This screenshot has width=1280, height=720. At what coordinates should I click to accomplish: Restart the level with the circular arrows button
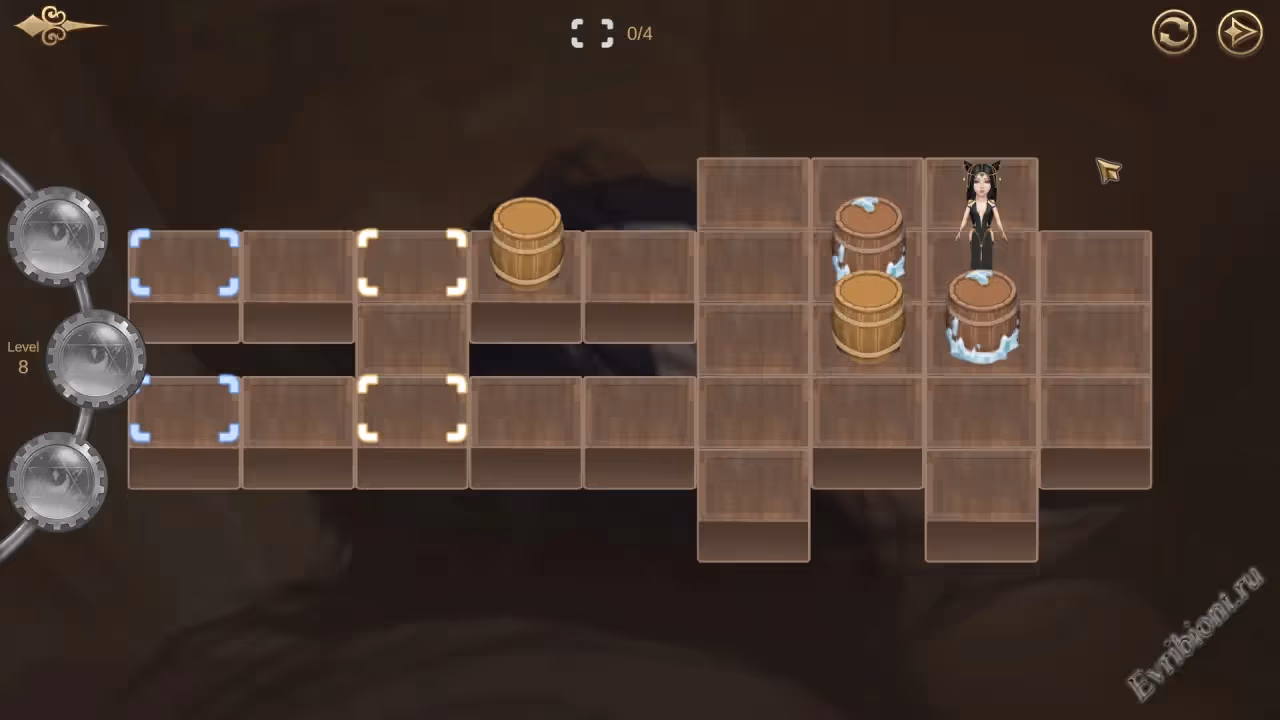point(1174,33)
